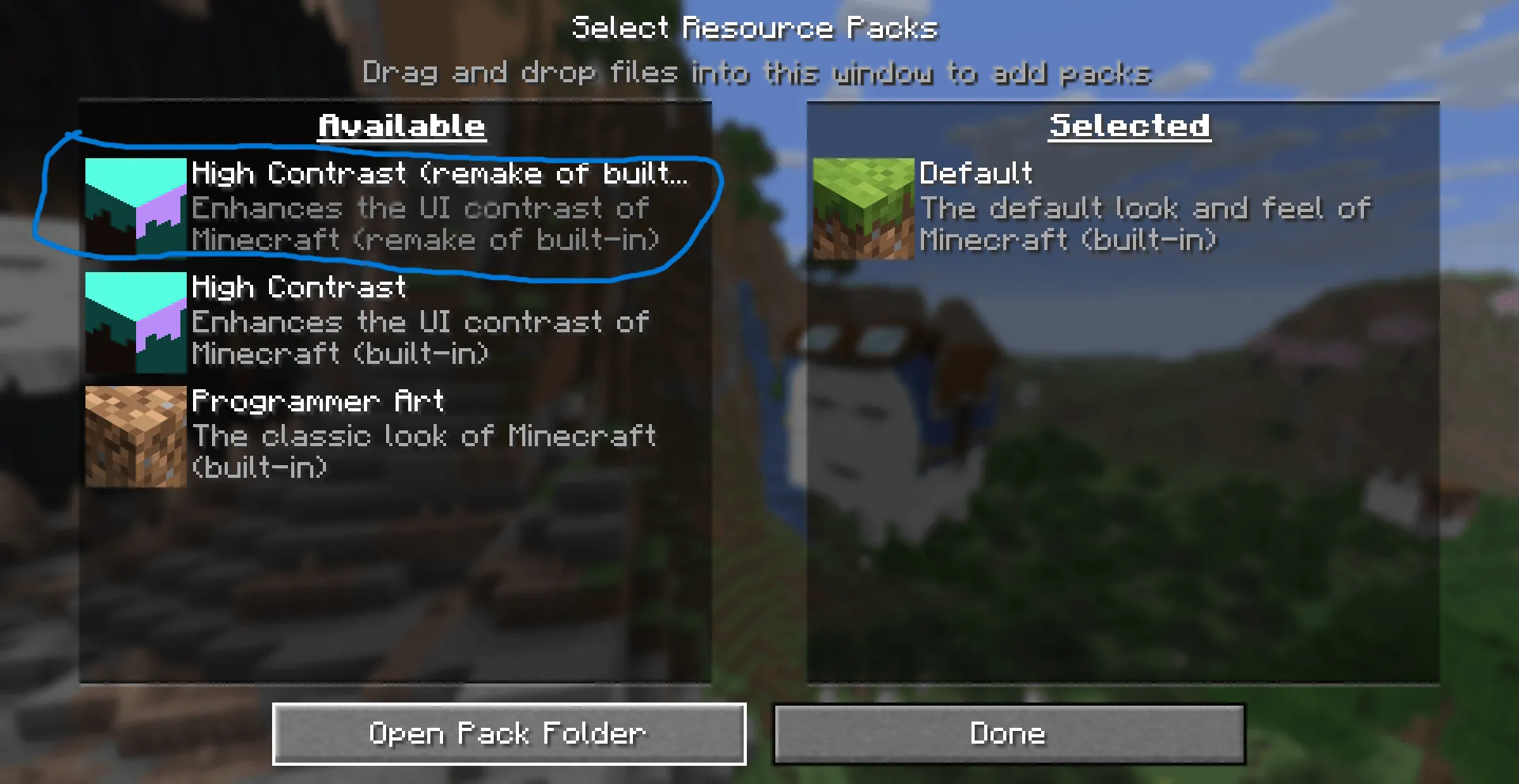Click the truncated High Contrast remake title text
1519x784 pixels.
(x=441, y=173)
